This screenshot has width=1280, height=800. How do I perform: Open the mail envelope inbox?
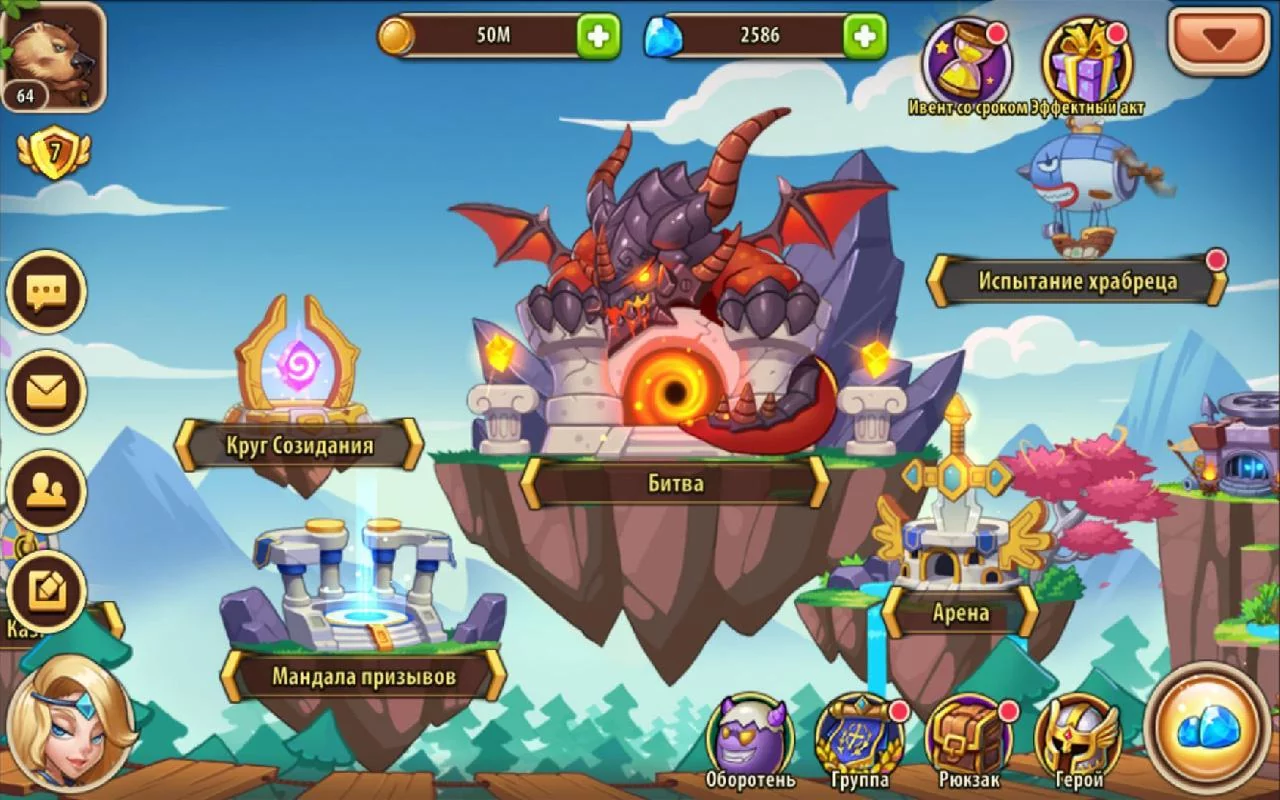[46, 391]
